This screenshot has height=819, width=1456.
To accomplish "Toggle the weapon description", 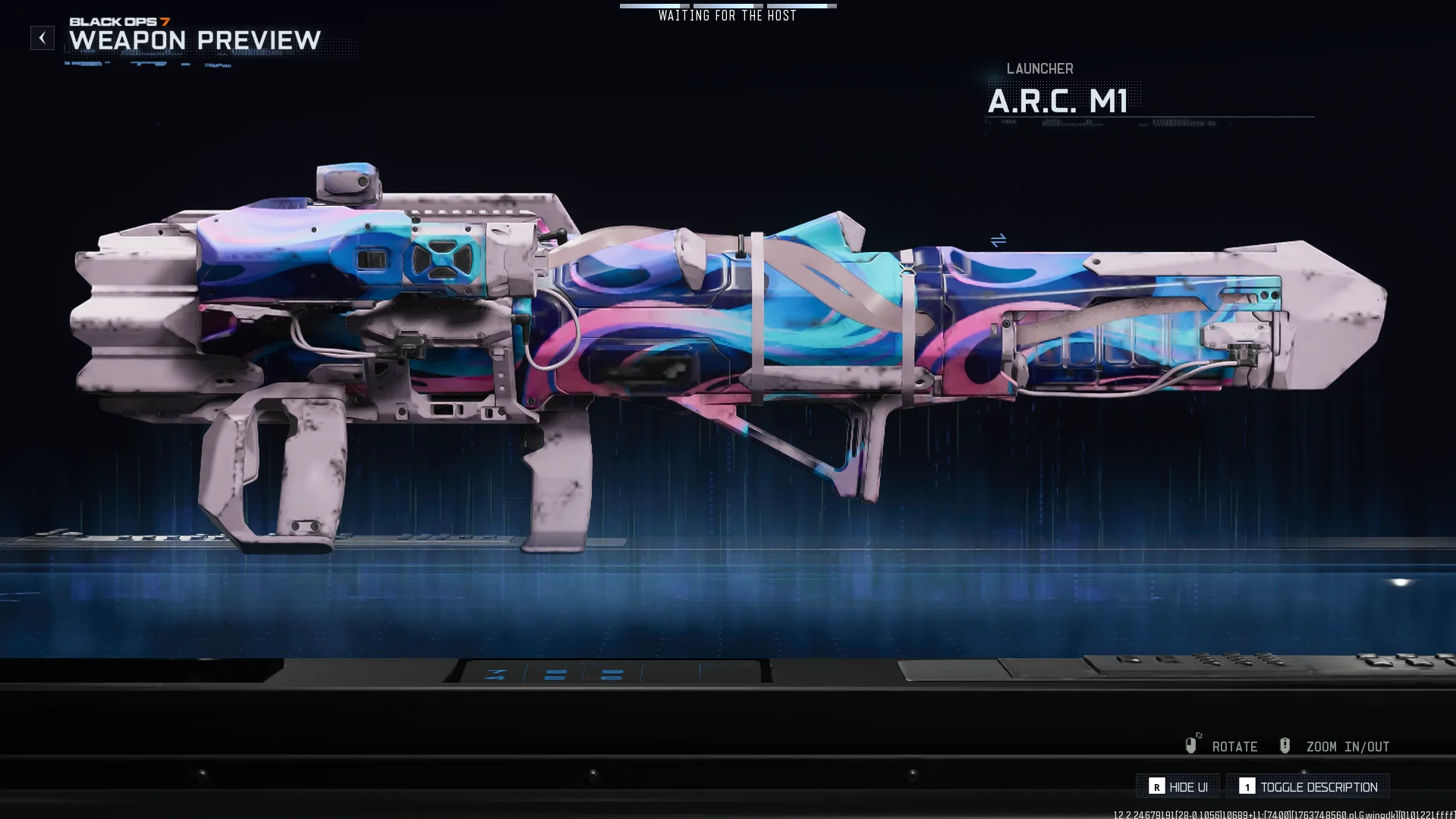I will 1308,787.
